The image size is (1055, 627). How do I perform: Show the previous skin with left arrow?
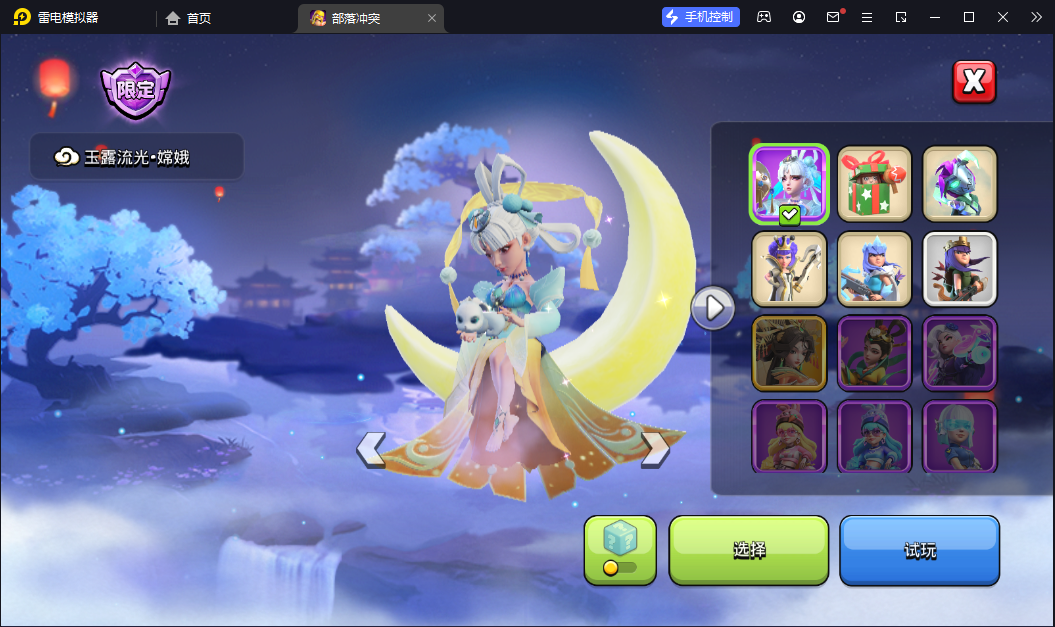371,449
